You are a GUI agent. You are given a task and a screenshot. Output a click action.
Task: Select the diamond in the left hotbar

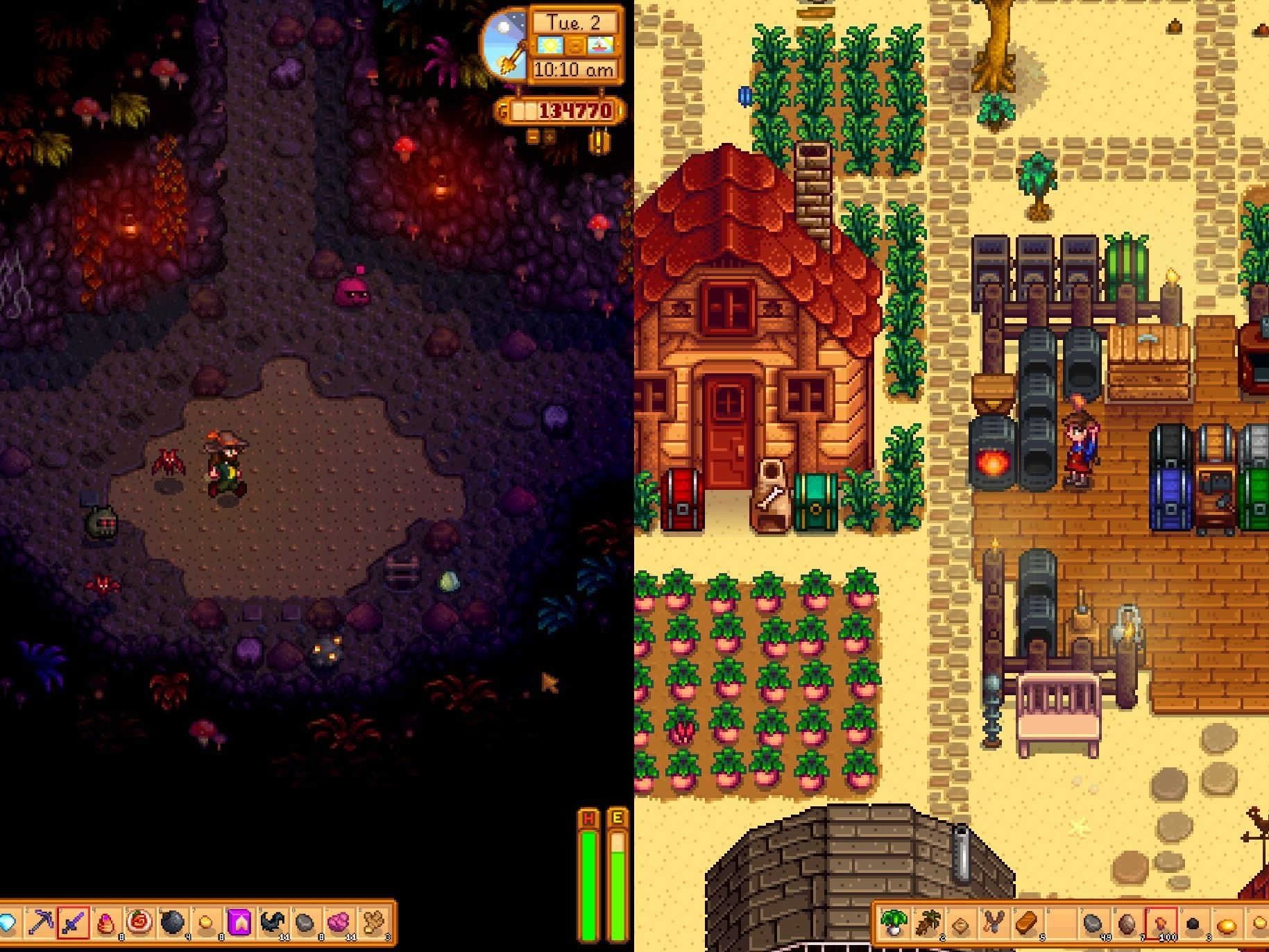point(7,923)
